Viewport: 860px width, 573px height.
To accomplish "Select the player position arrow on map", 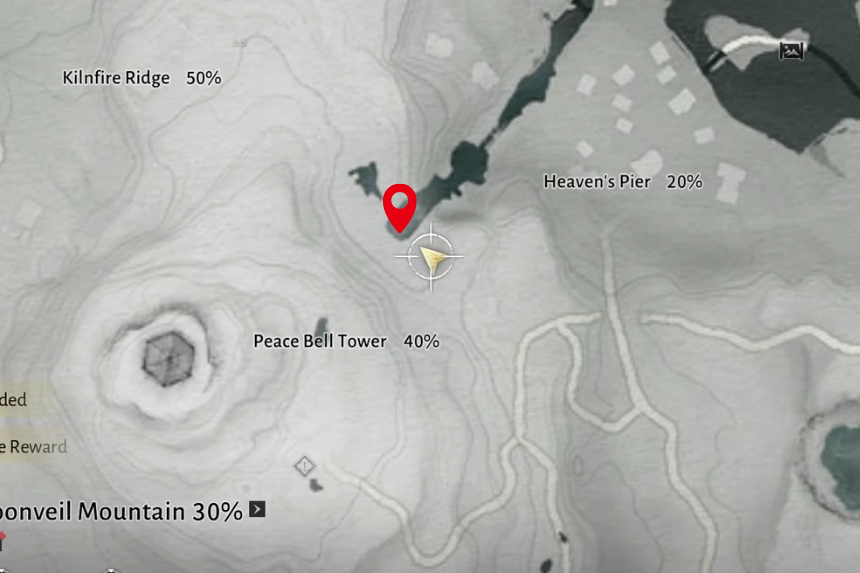I will tap(431, 258).
